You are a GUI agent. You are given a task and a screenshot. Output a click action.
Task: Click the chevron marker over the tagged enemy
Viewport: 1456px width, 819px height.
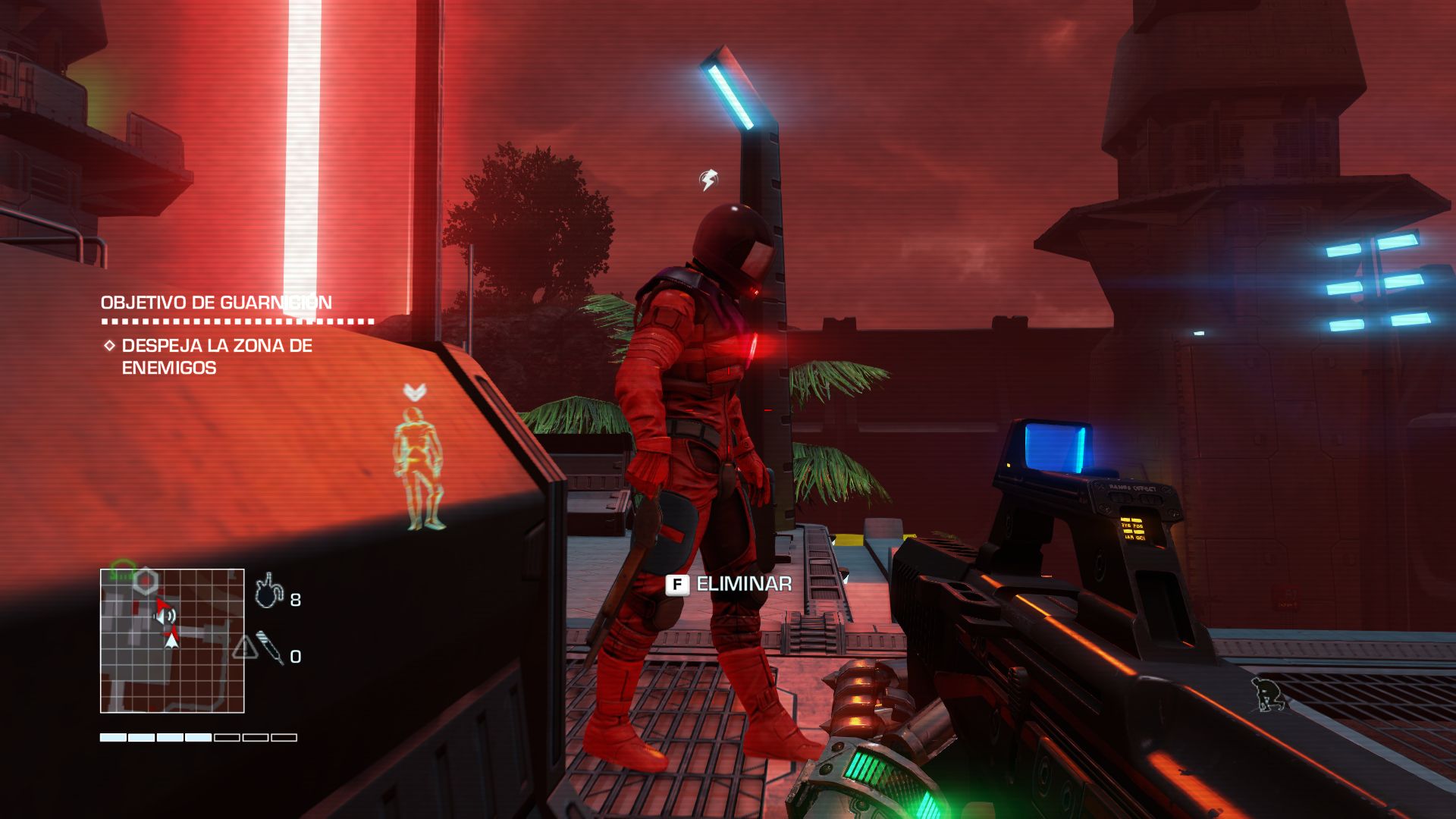coord(414,392)
